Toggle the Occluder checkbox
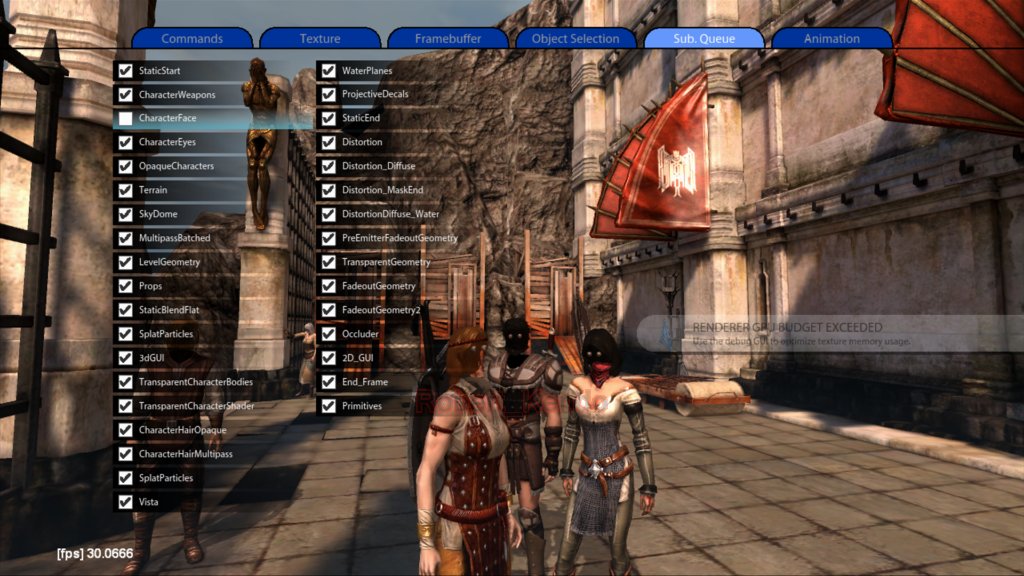 pos(328,334)
